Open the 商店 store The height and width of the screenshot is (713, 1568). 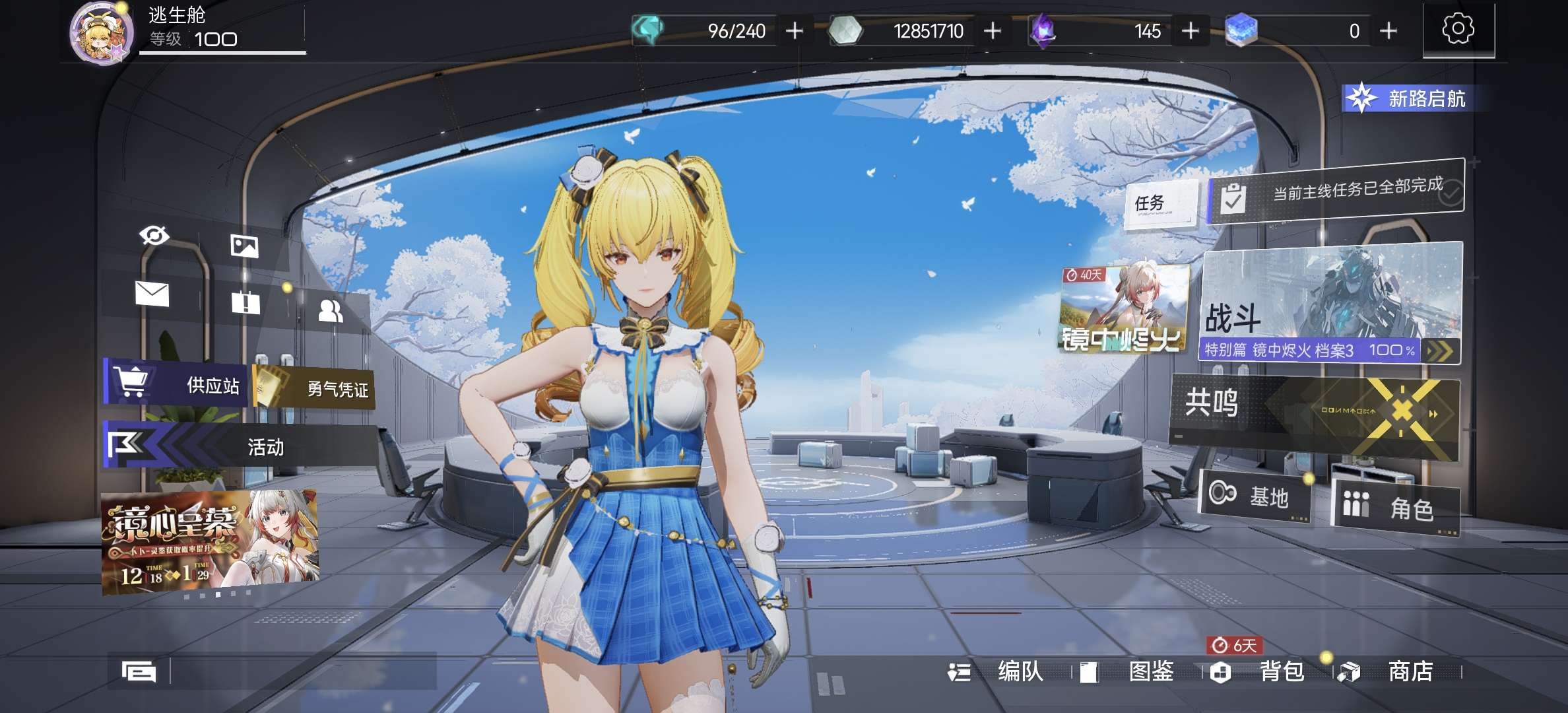click(1388, 672)
